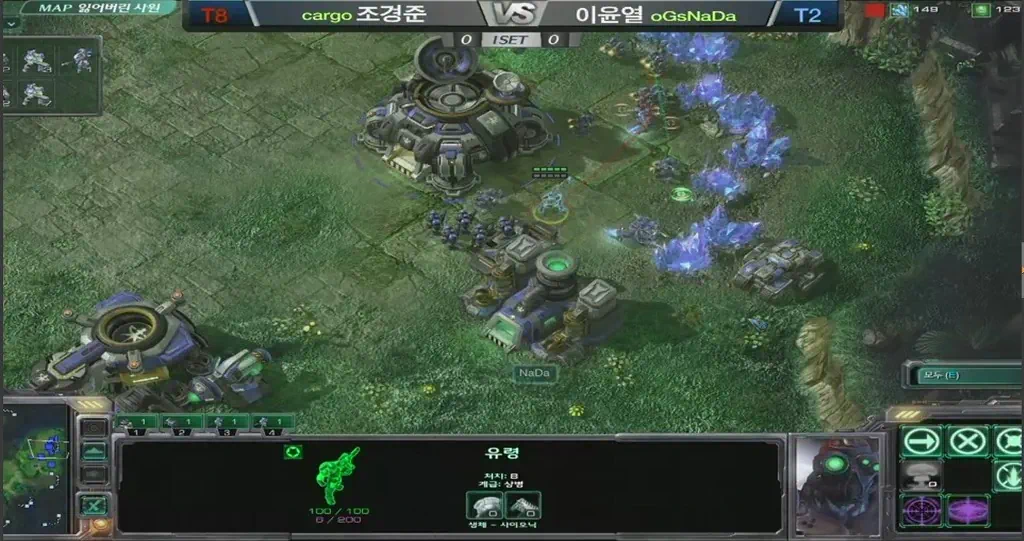Click the Stop command X icon

click(967, 441)
